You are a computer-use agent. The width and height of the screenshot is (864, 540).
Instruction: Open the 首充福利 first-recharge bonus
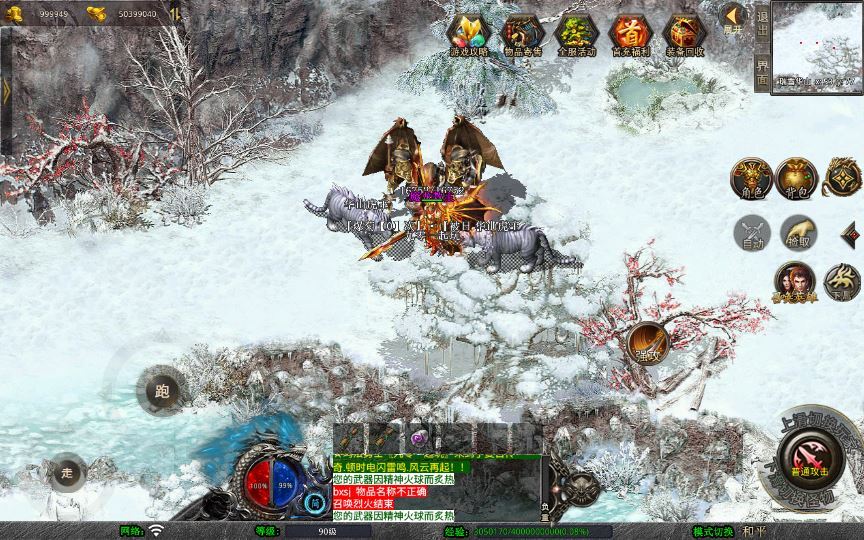point(631,35)
